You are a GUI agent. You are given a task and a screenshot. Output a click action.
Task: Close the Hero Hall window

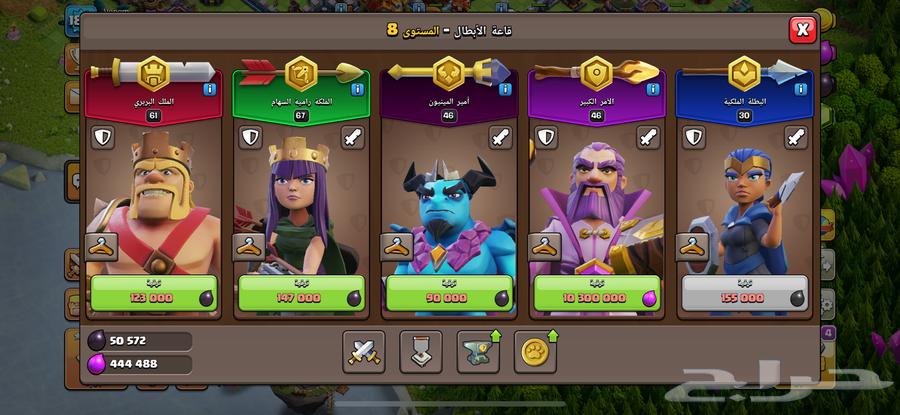click(x=803, y=30)
